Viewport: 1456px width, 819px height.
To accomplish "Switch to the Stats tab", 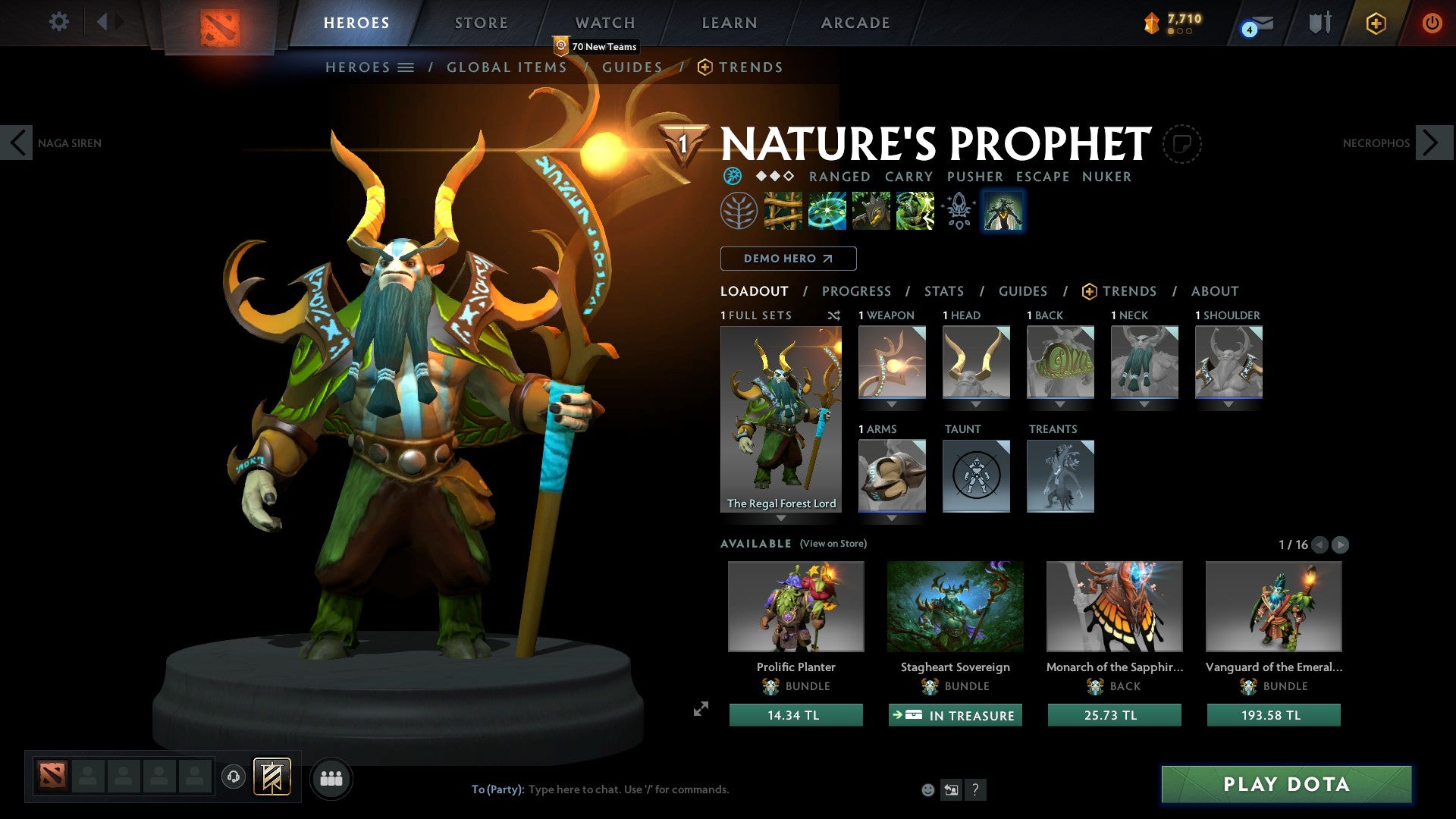I will pos(944,291).
